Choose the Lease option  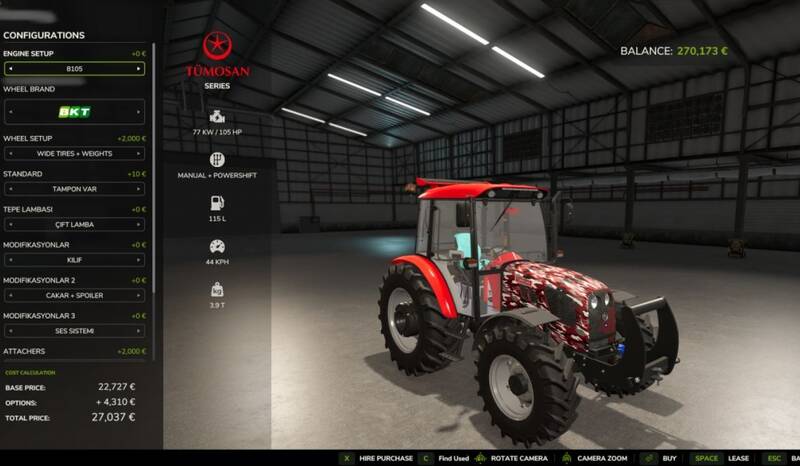[738, 458]
